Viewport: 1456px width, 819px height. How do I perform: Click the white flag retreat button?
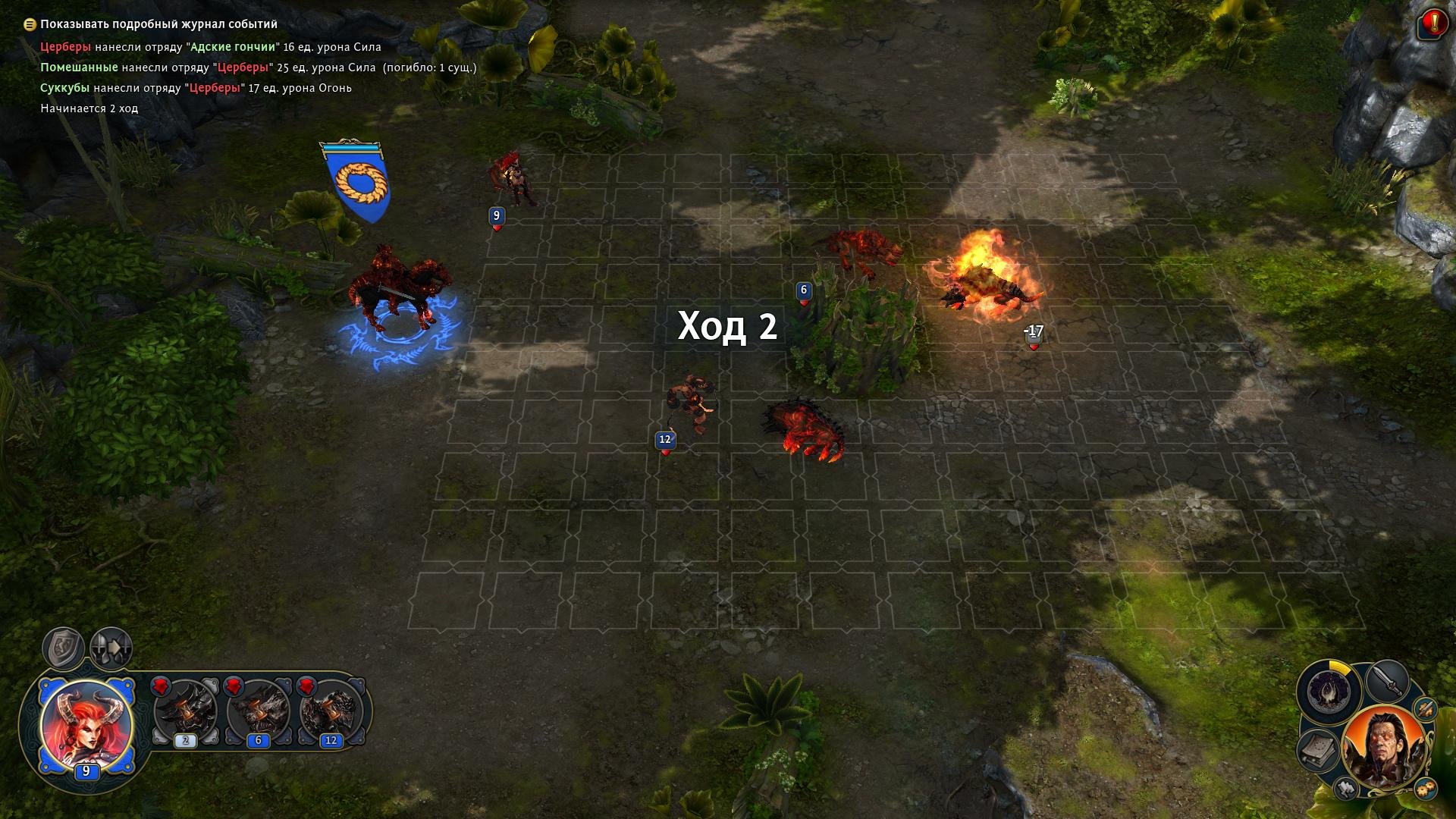point(1347,789)
